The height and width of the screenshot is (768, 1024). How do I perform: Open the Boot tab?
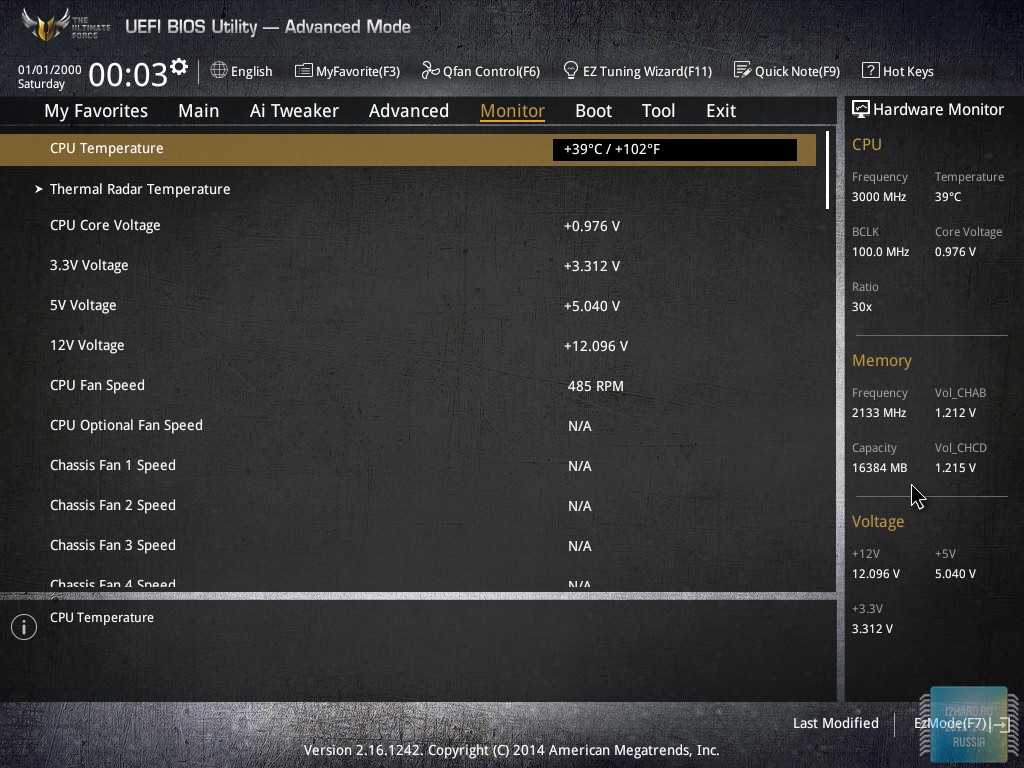(x=593, y=111)
